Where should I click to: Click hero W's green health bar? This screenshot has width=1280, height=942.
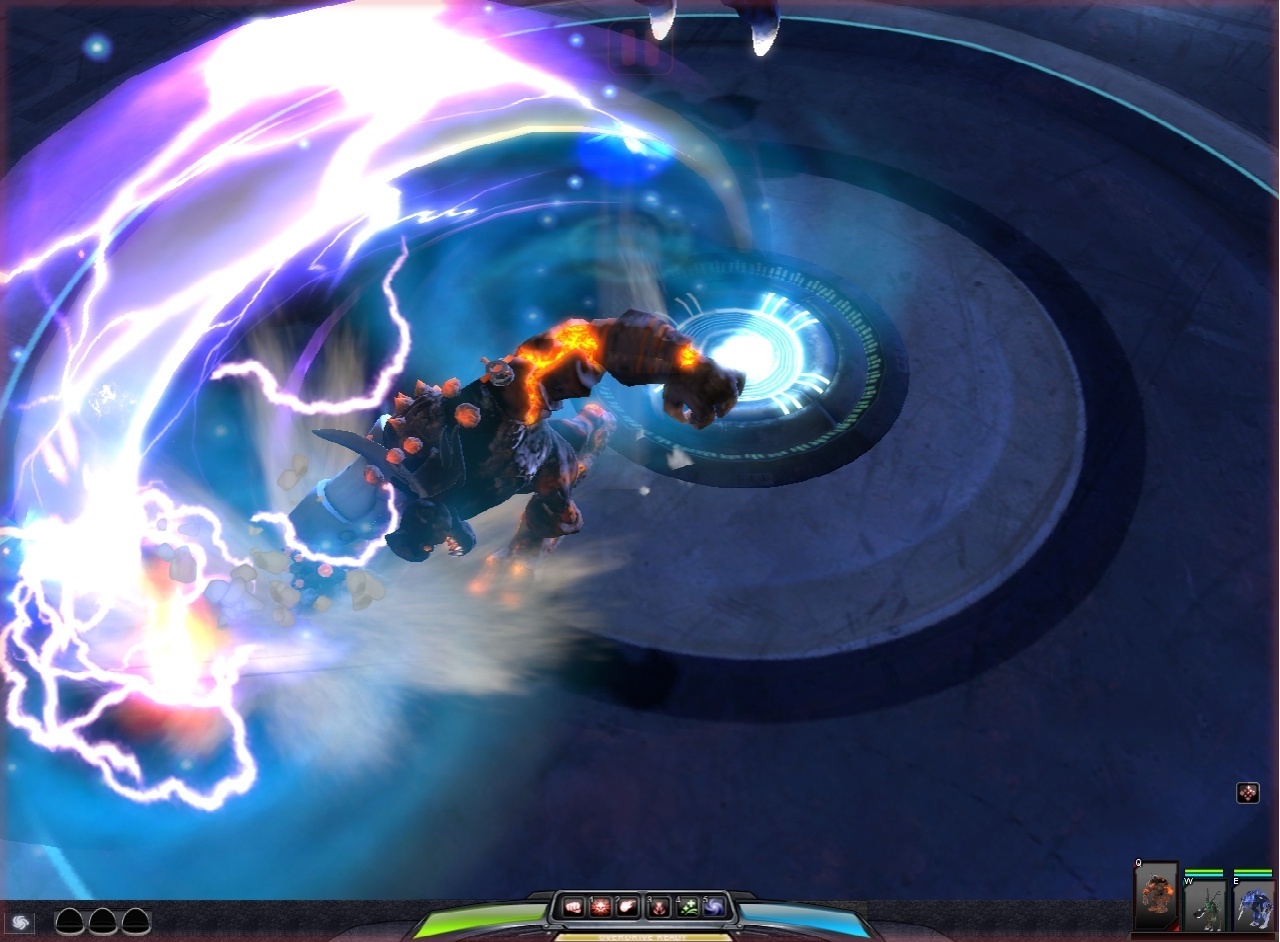click(1204, 870)
